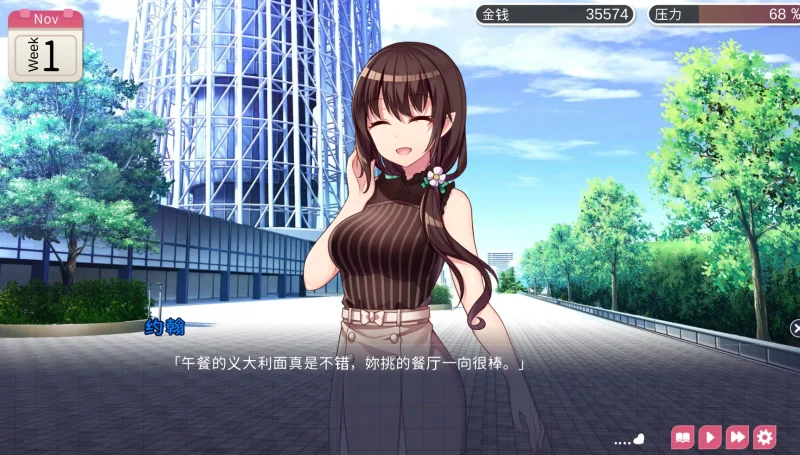
Task: Open the dialogue log book icon
Action: click(683, 437)
